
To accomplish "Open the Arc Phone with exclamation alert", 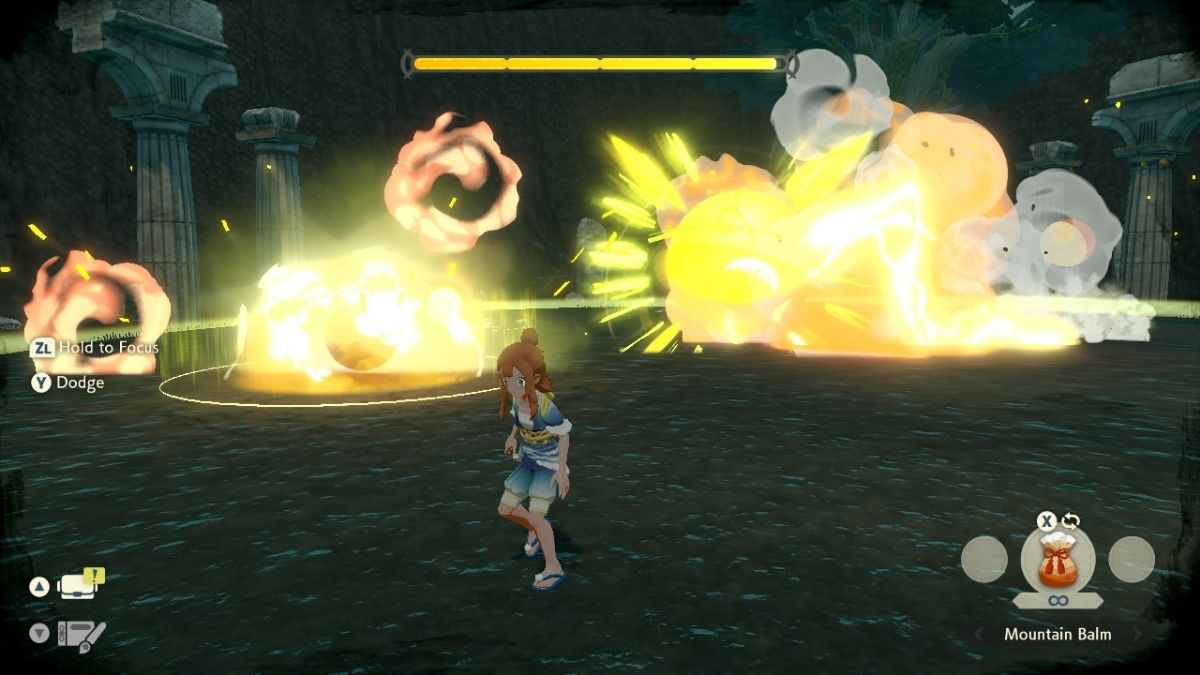I will point(79,586).
